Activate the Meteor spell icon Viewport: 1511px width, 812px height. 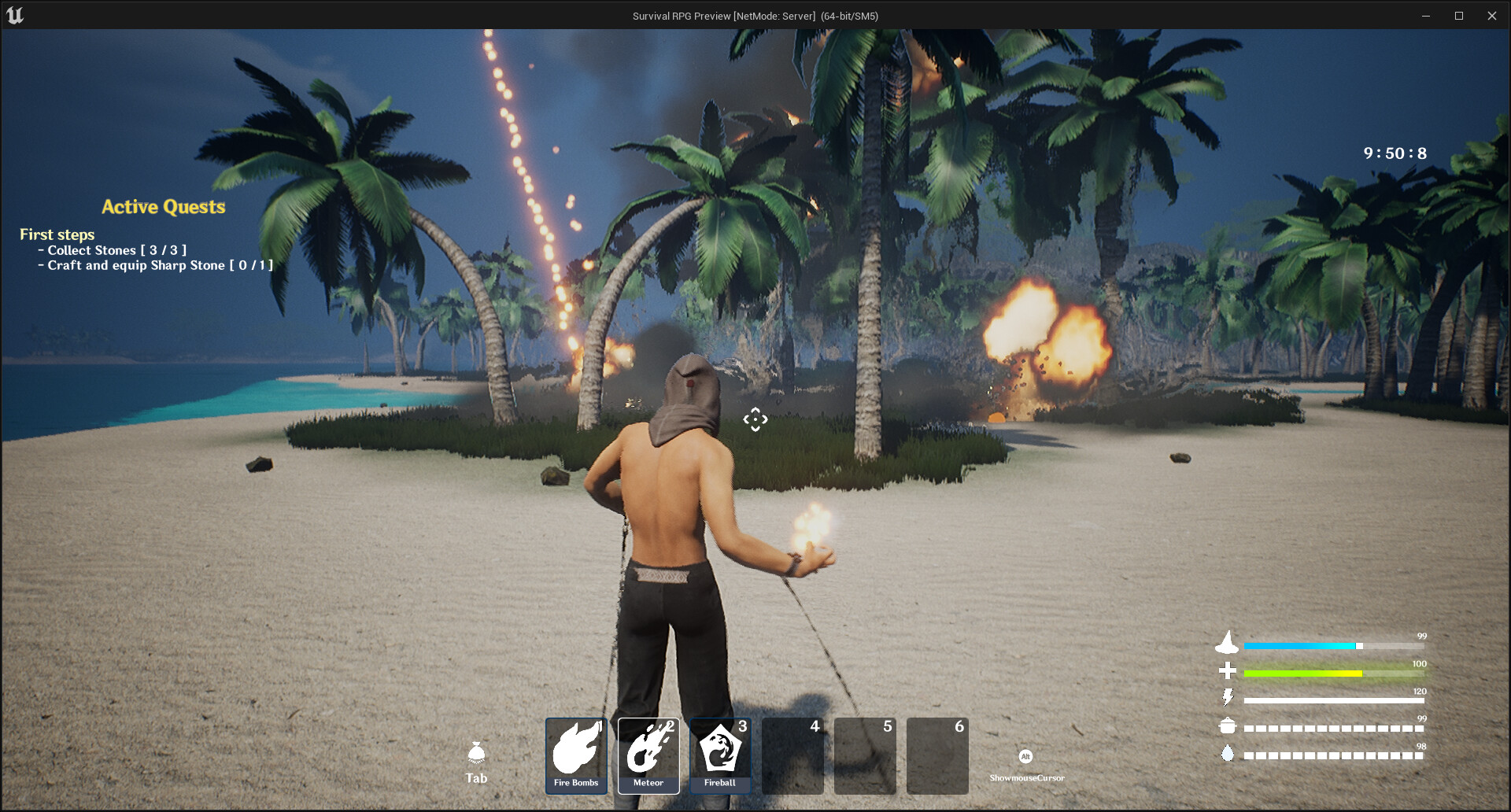coord(648,754)
